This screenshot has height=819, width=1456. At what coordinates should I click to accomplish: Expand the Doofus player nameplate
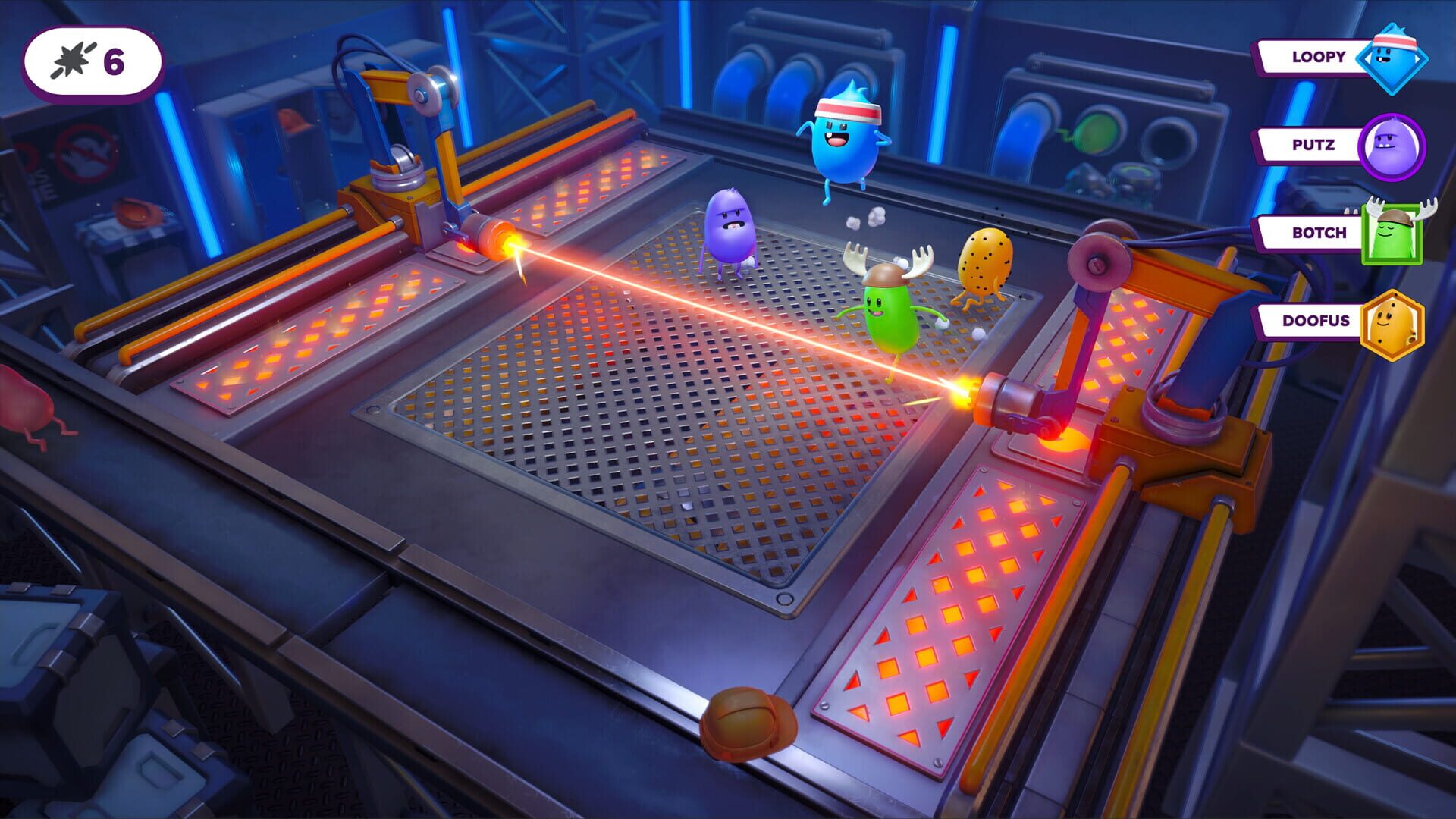point(1313,322)
